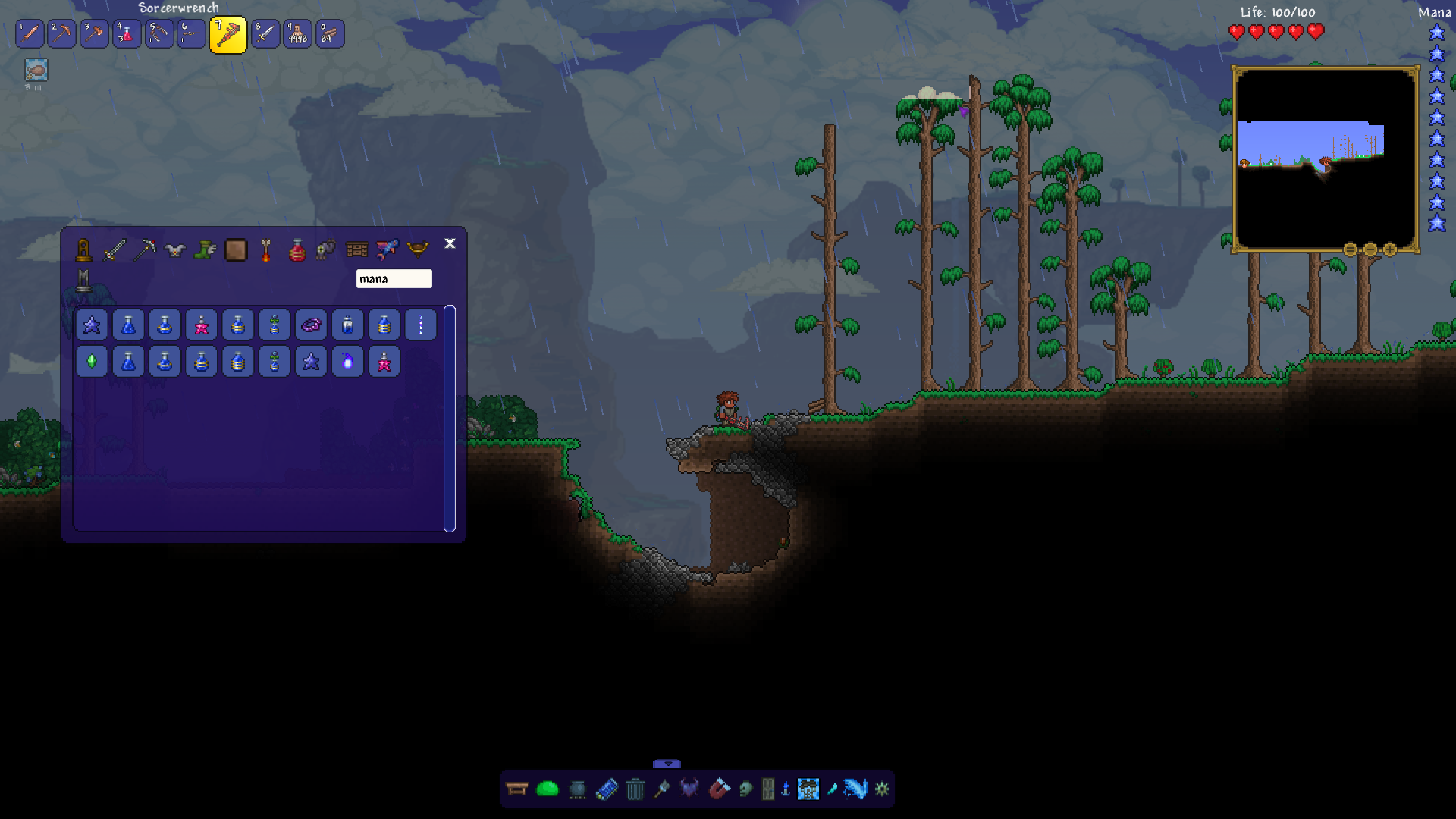Close the duplication menu with the X
Screen dimensions: 1456x819
pos(450,244)
